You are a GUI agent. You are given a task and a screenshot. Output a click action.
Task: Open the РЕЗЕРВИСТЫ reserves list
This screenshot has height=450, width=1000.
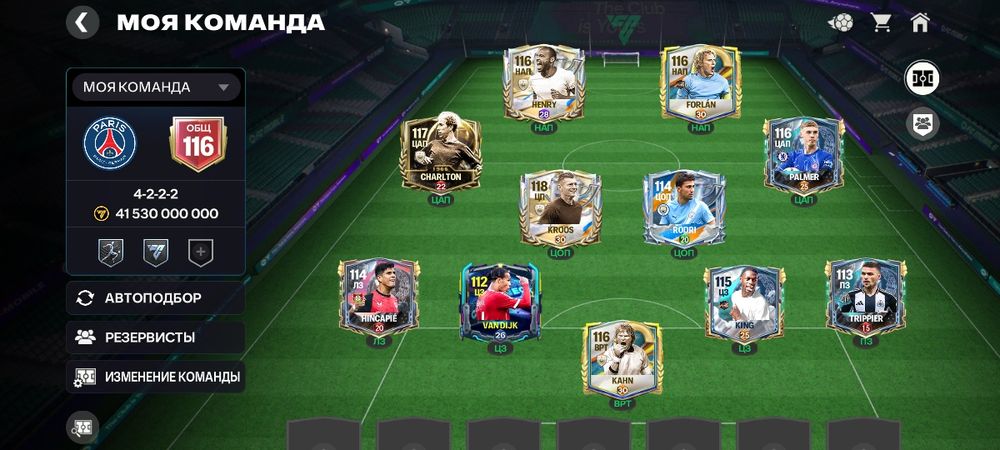155,337
